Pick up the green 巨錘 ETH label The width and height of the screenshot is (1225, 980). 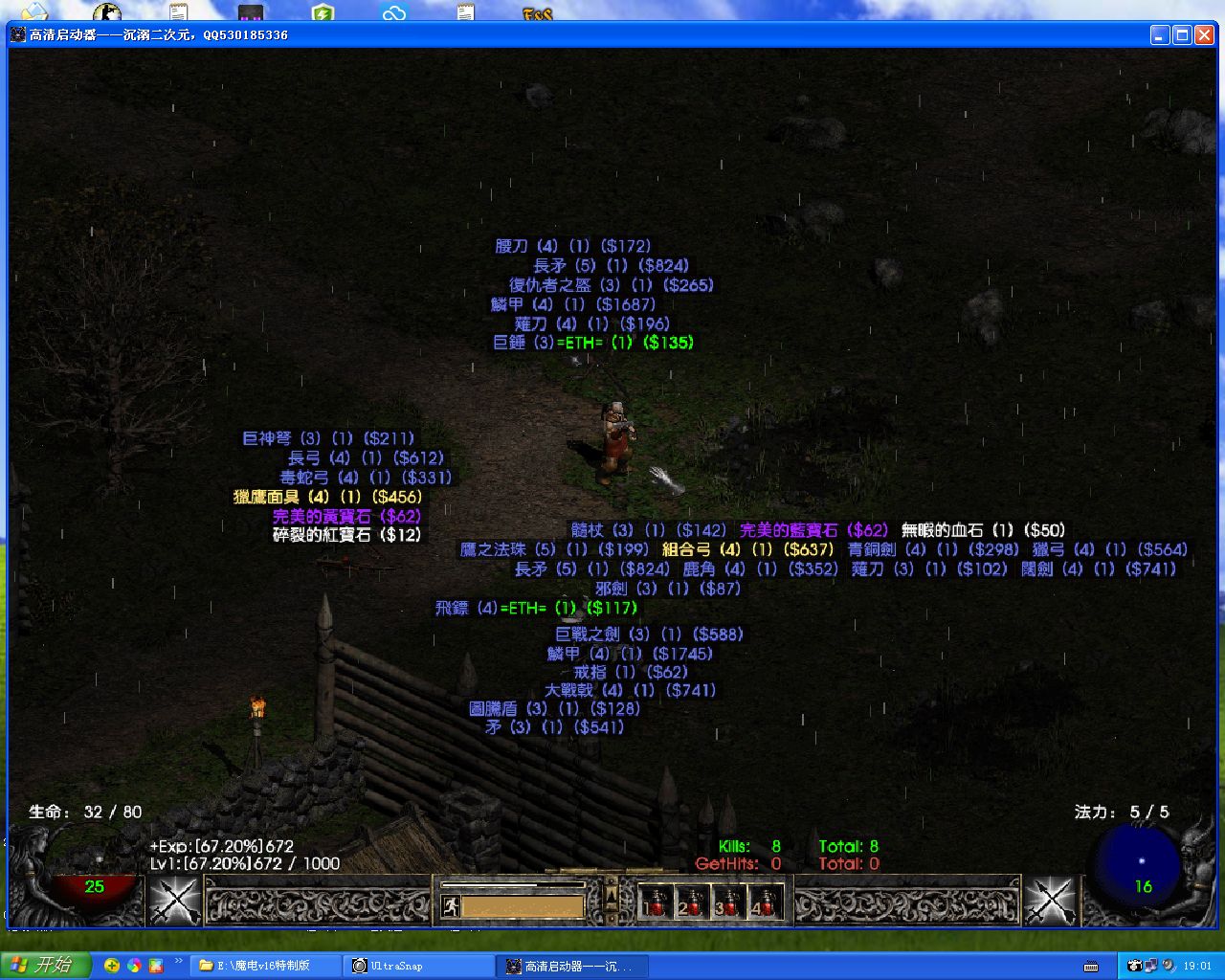[592, 343]
